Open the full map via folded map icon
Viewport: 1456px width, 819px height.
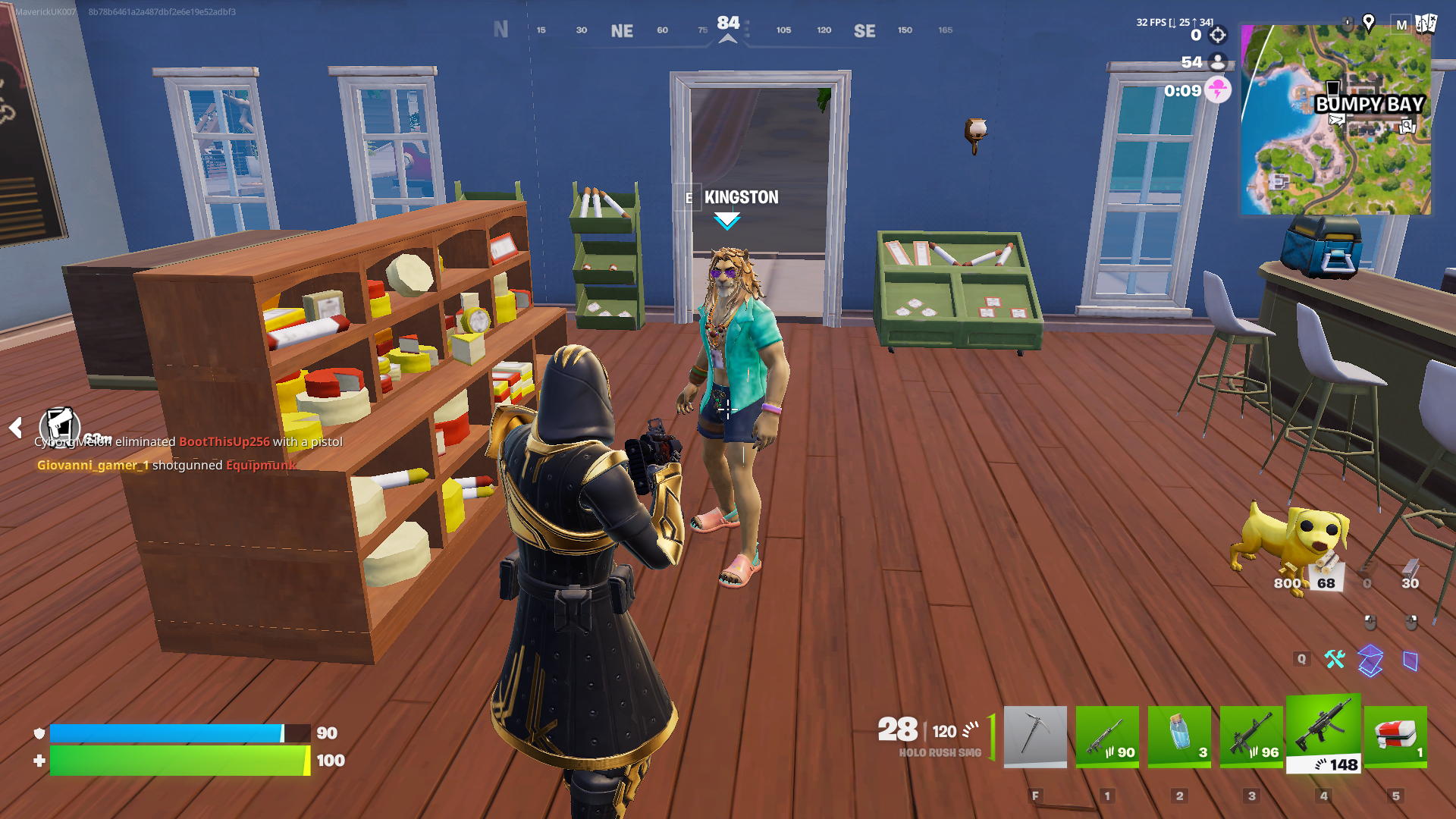tap(1426, 24)
